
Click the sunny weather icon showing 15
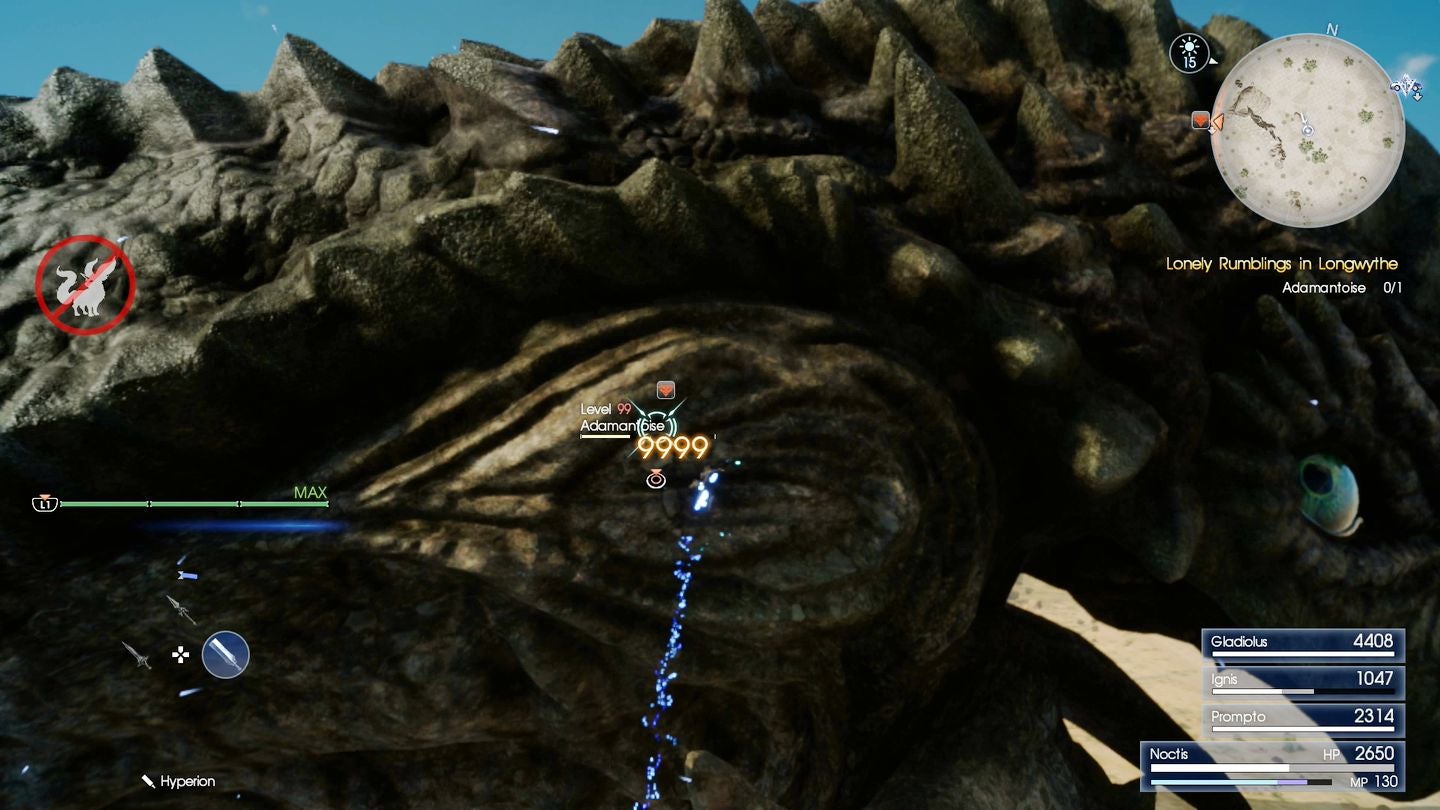pos(1190,52)
